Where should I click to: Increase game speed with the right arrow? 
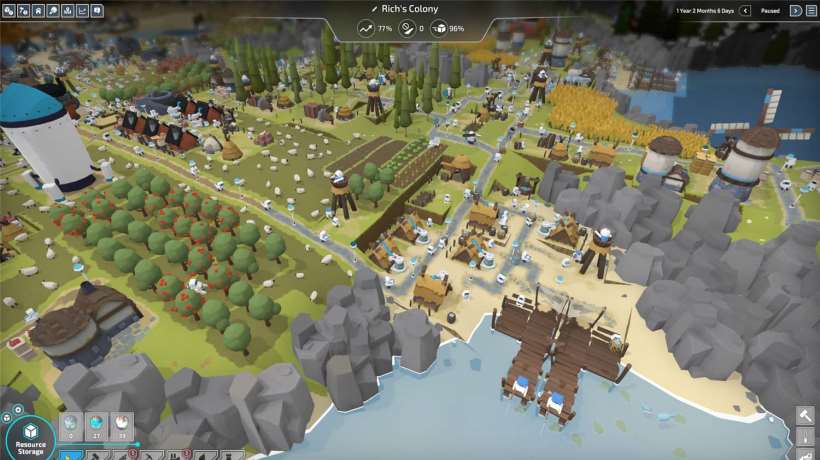pyautogui.click(x=796, y=11)
